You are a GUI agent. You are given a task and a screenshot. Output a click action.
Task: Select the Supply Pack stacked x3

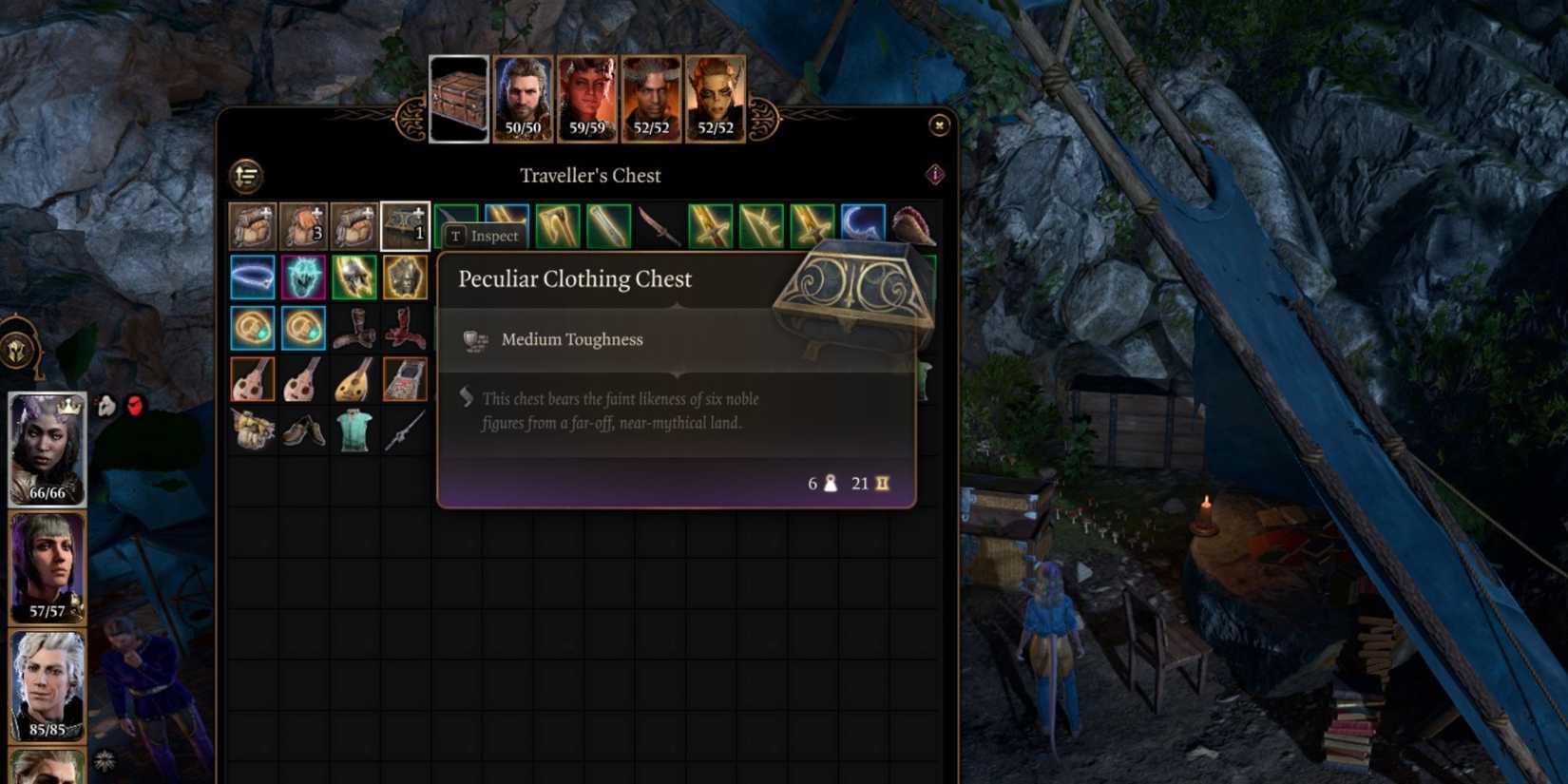pyautogui.click(x=303, y=226)
